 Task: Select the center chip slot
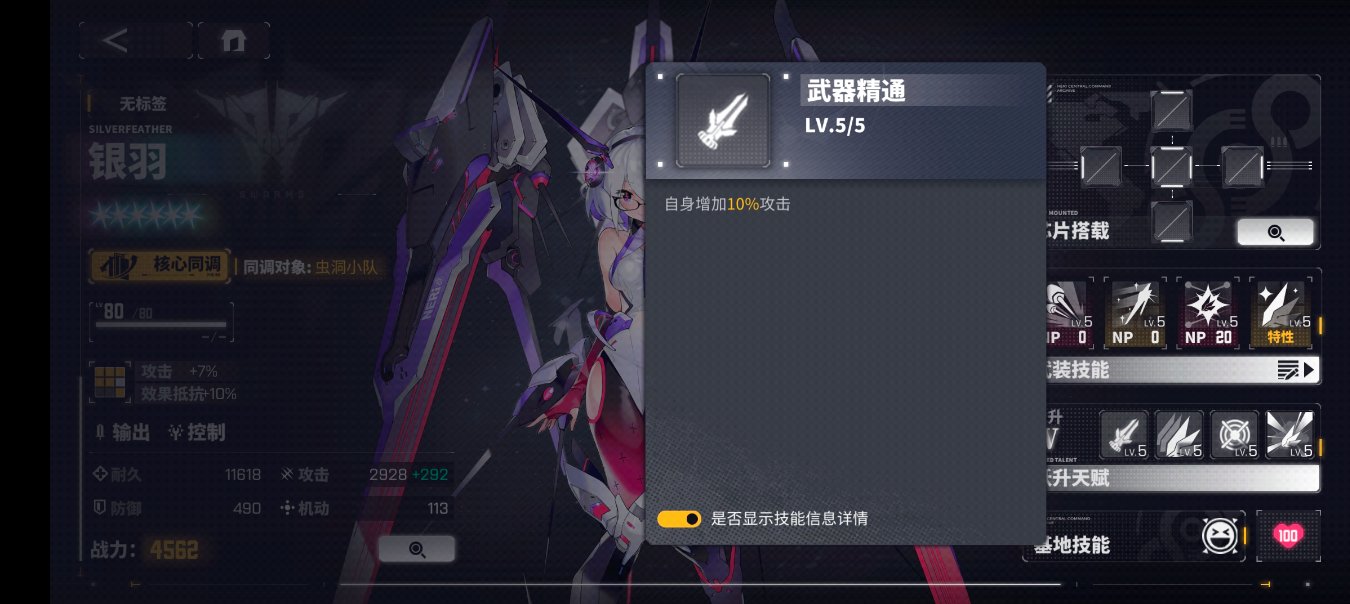pyautogui.click(x=1172, y=164)
